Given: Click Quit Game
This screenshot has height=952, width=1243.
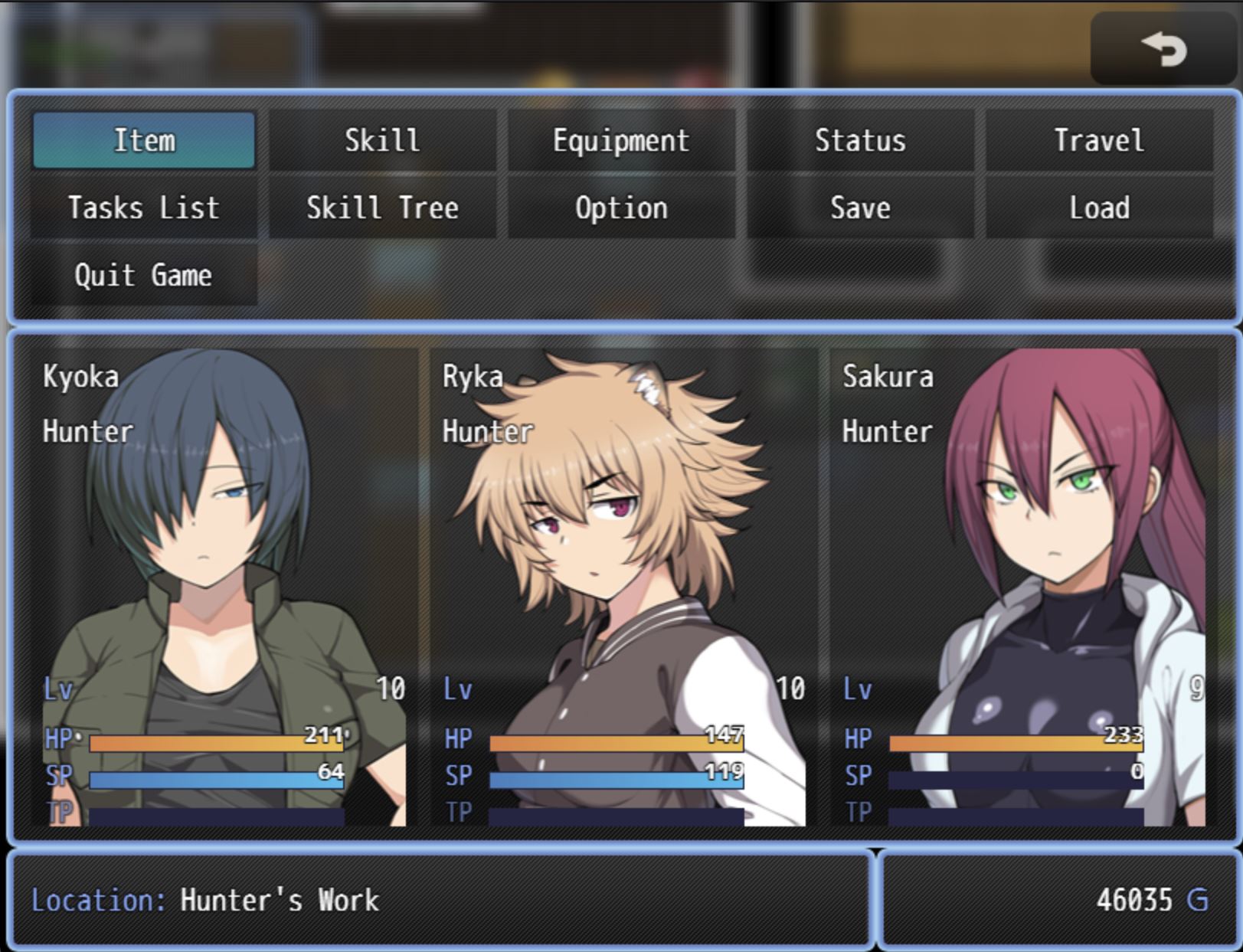Looking at the screenshot, I should coord(144,275).
